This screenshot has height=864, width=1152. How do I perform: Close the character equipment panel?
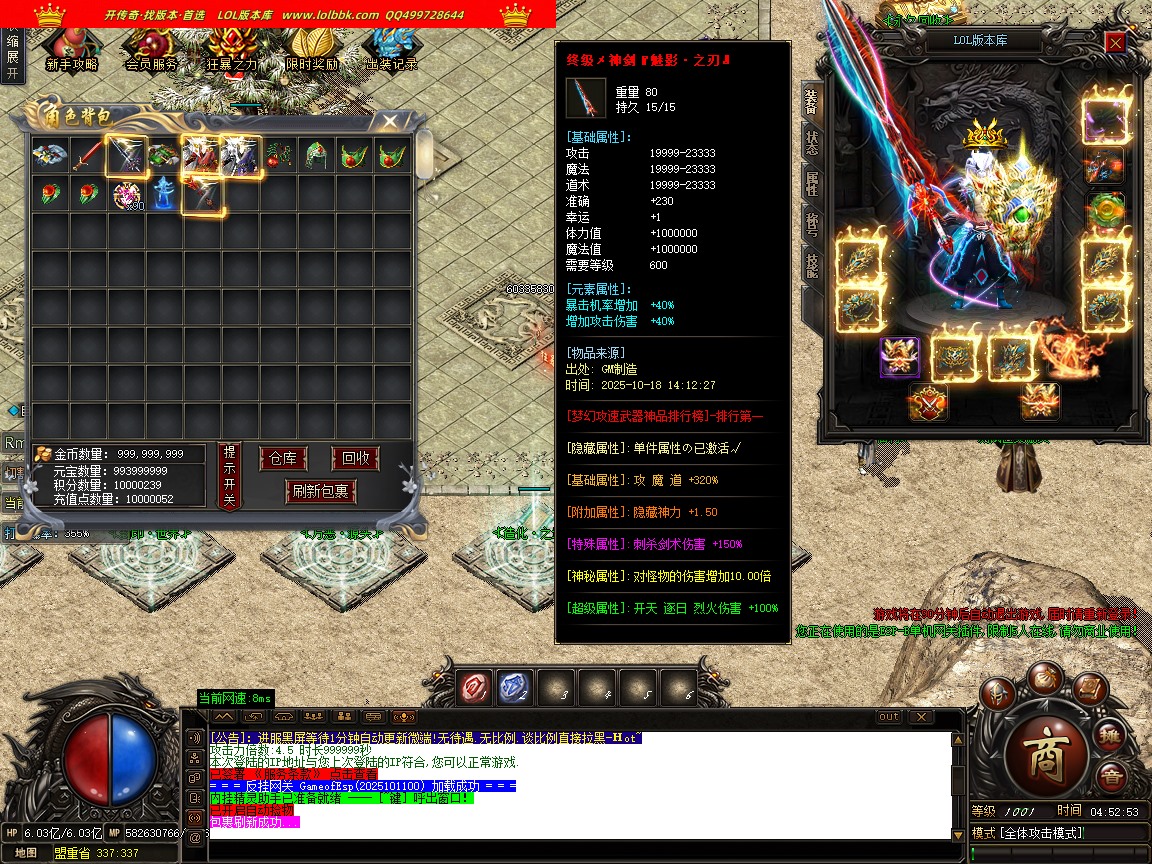click(x=1115, y=42)
